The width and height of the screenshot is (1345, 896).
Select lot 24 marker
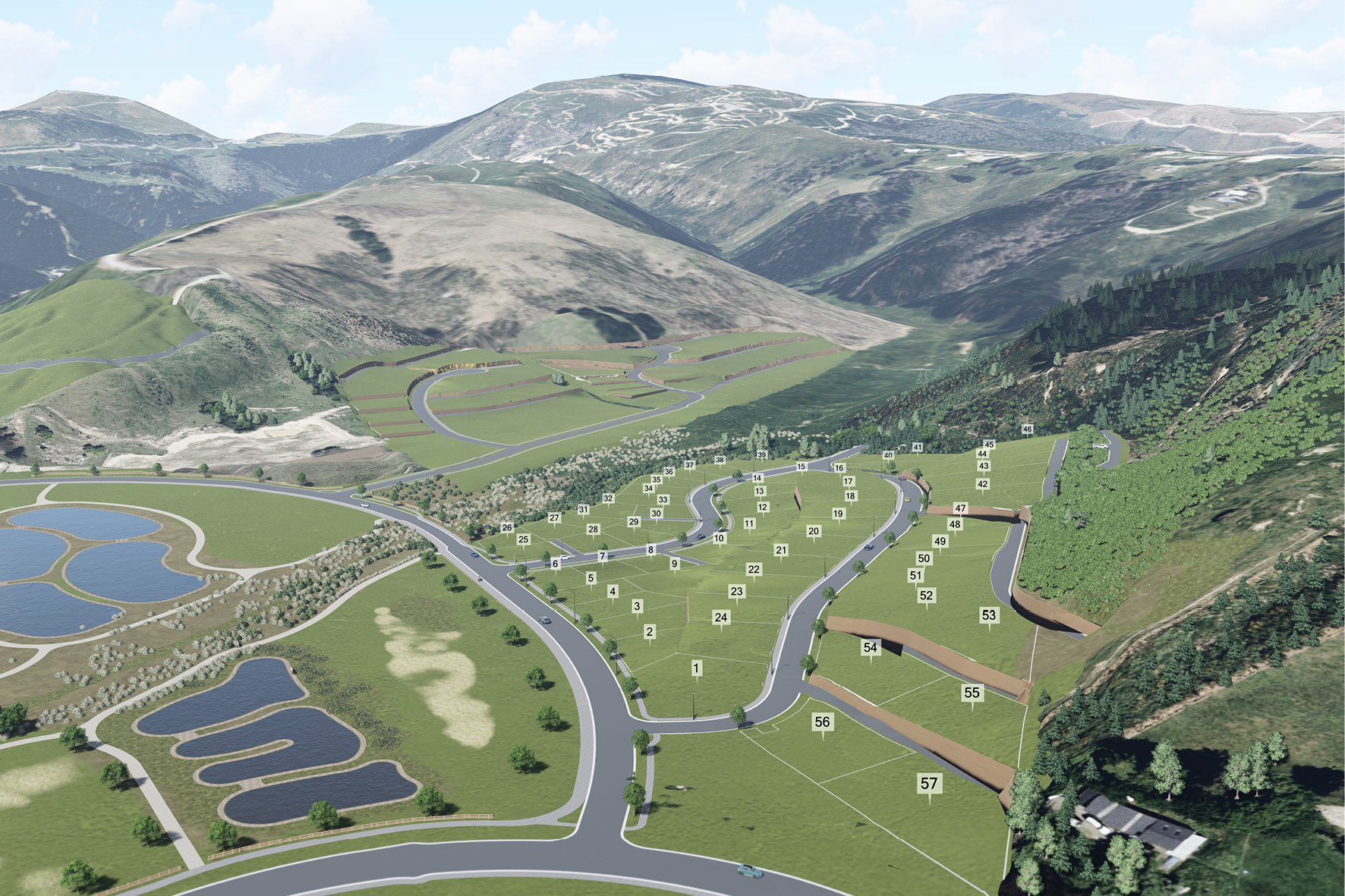pos(720,618)
